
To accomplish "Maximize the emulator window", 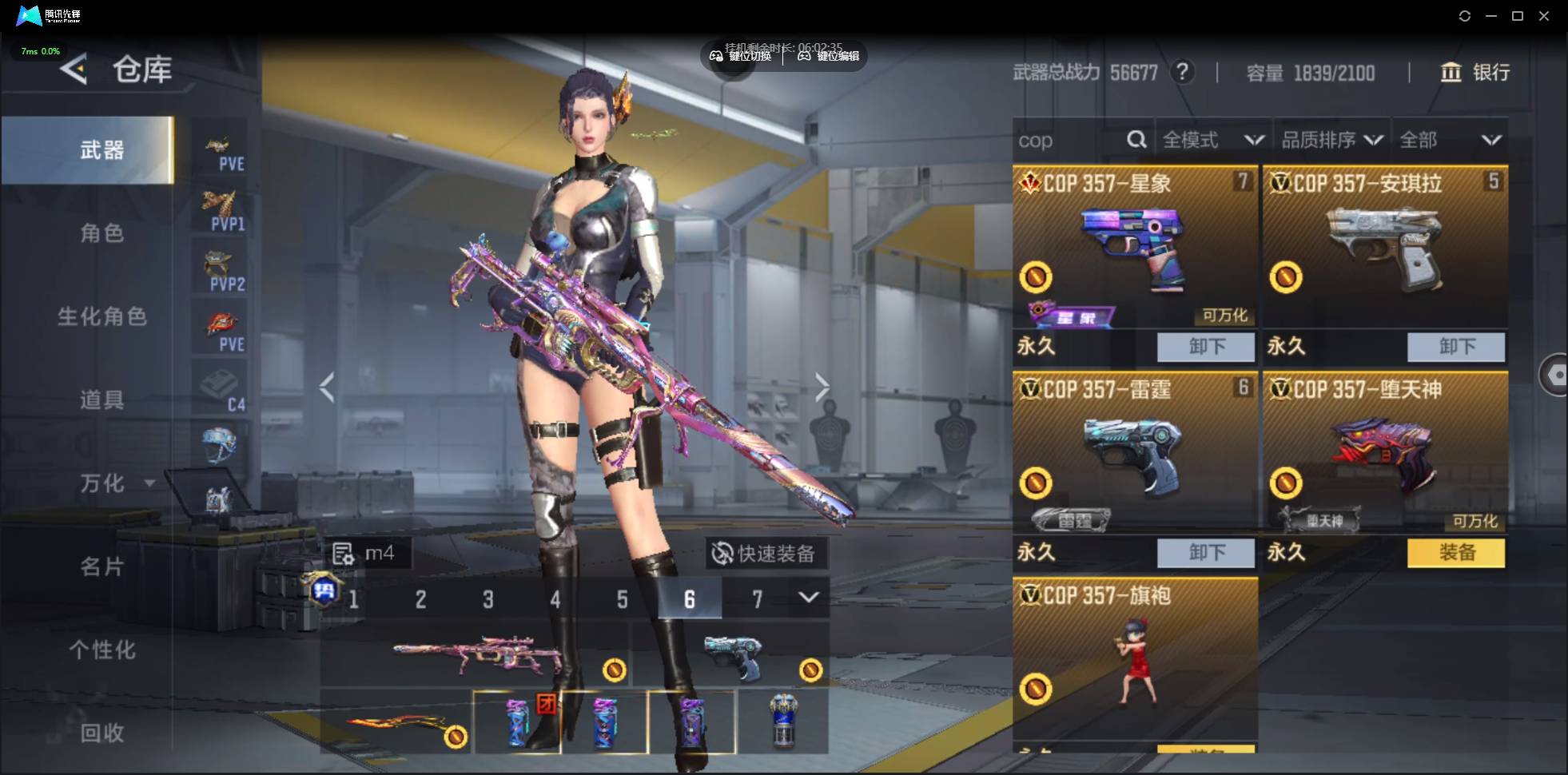I will [1518, 16].
